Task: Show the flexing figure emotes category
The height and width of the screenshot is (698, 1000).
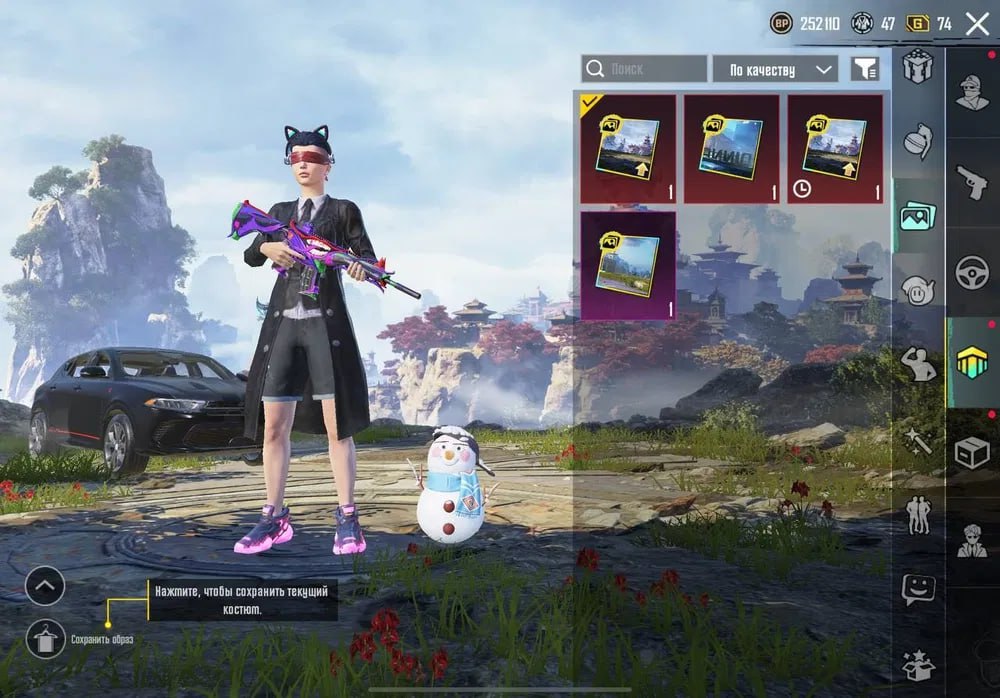Action: point(917,365)
